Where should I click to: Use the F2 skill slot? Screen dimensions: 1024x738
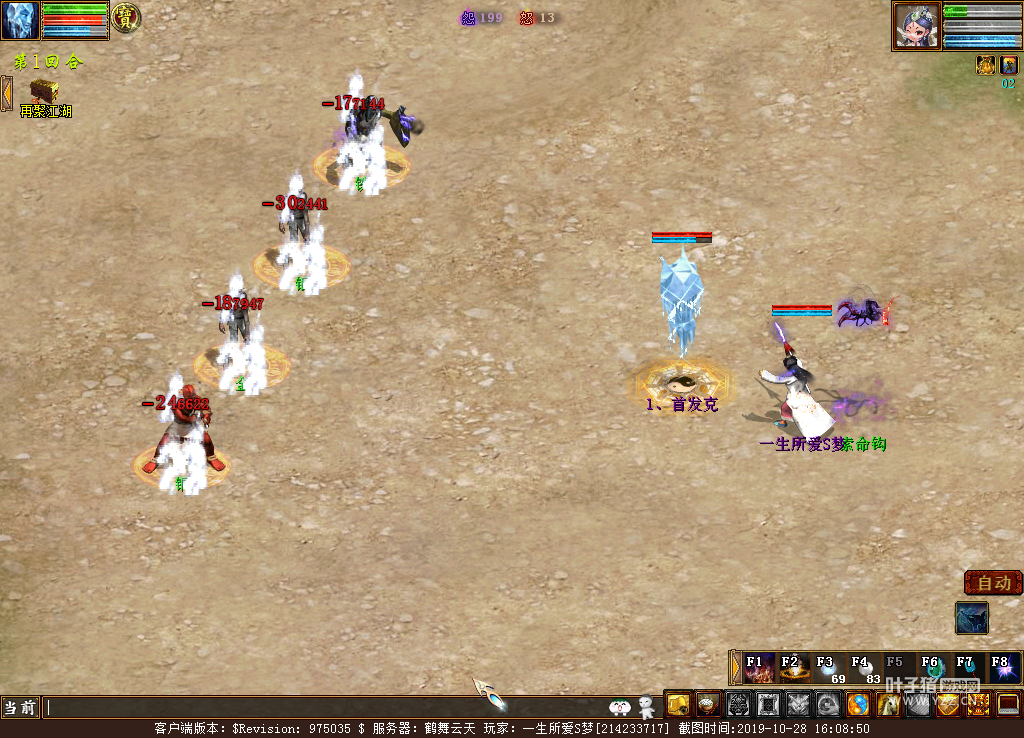click(795, 668)
